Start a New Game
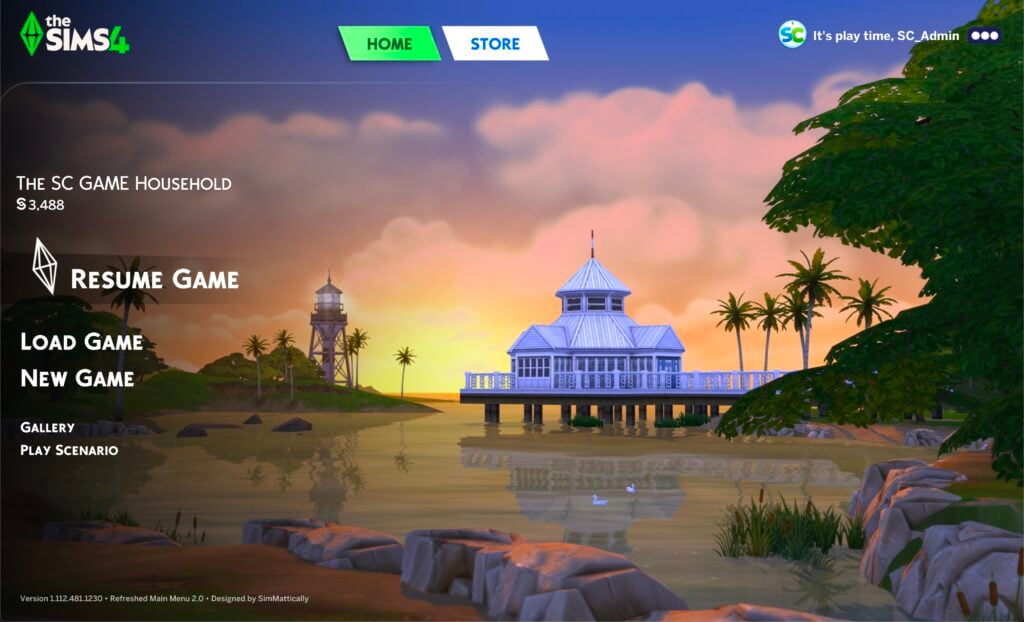The width and height of the screenshot is (1024, 622). 77,378
